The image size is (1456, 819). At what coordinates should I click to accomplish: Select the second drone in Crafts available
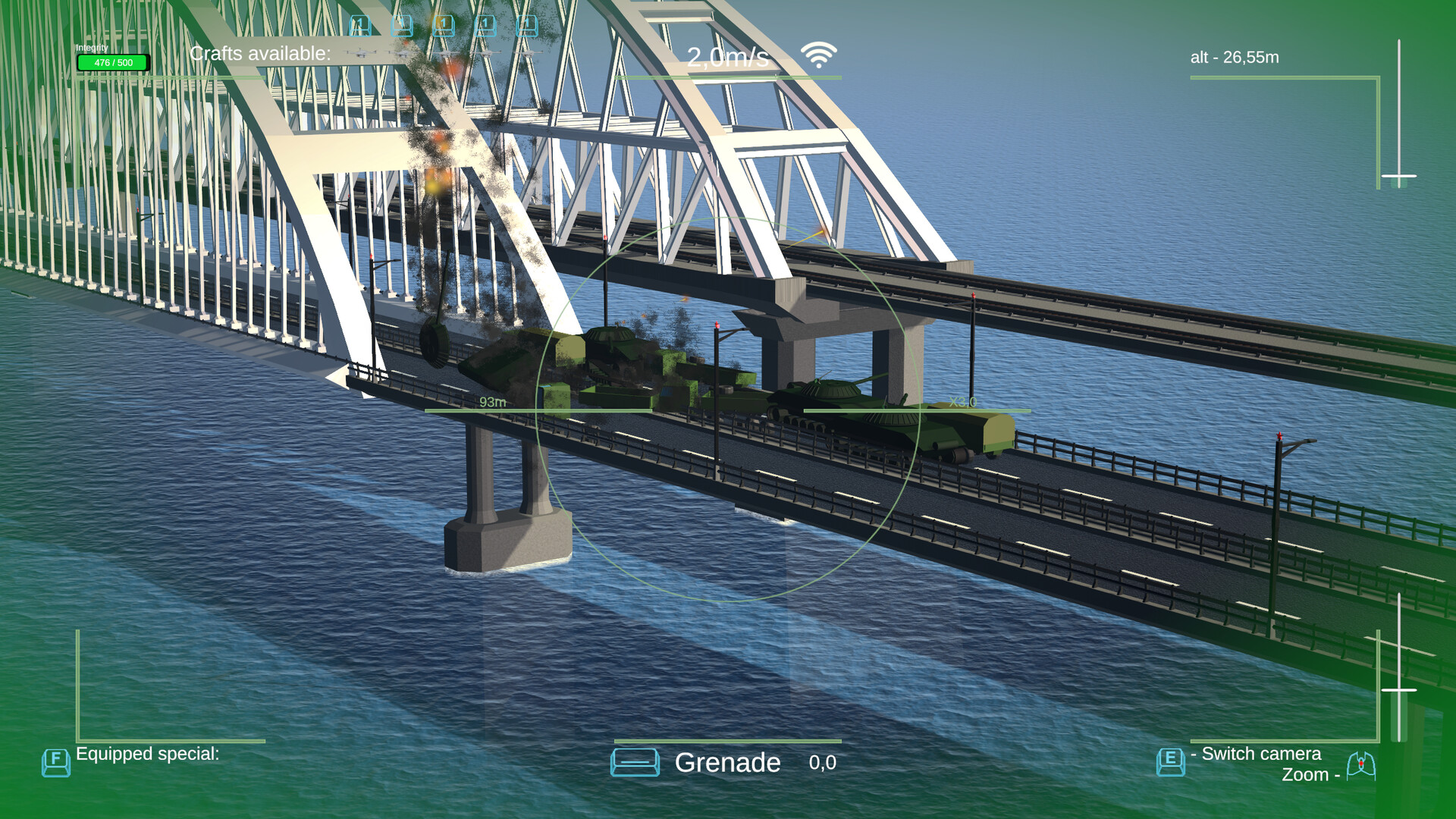(402, 25)
